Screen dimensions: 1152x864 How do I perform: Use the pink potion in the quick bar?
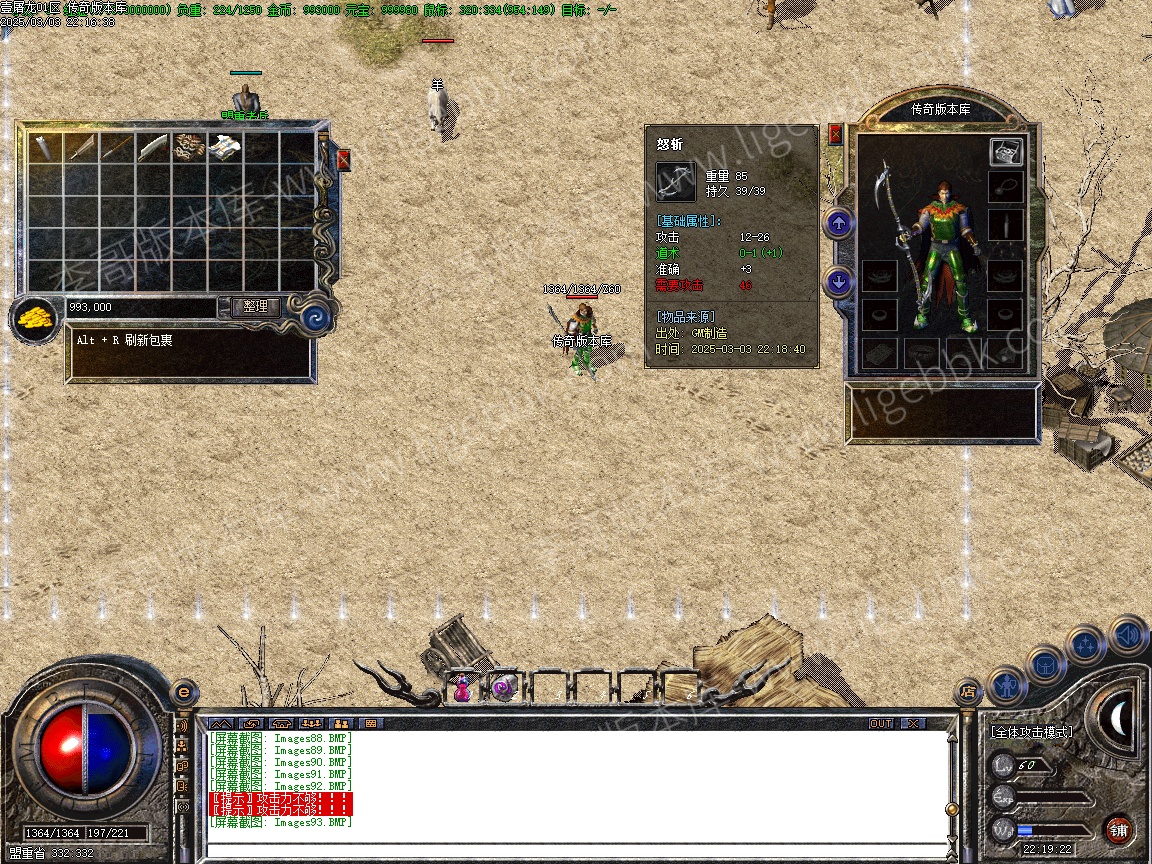pyautogui.click(x=462, y=688)
